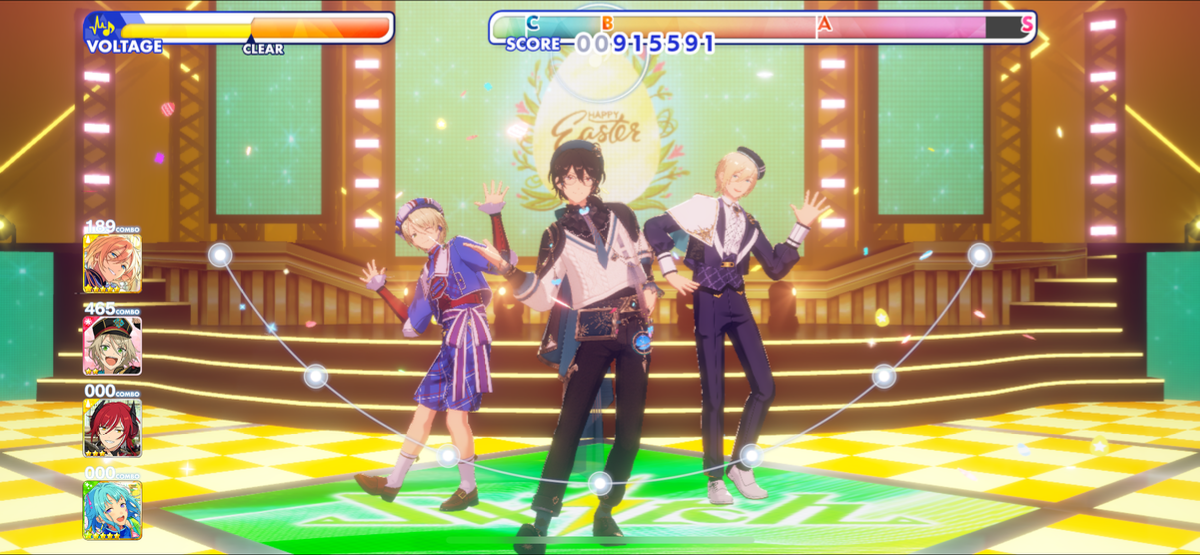
Task: Select the orange-haired character portrait
Action: (x=112, y=263)
